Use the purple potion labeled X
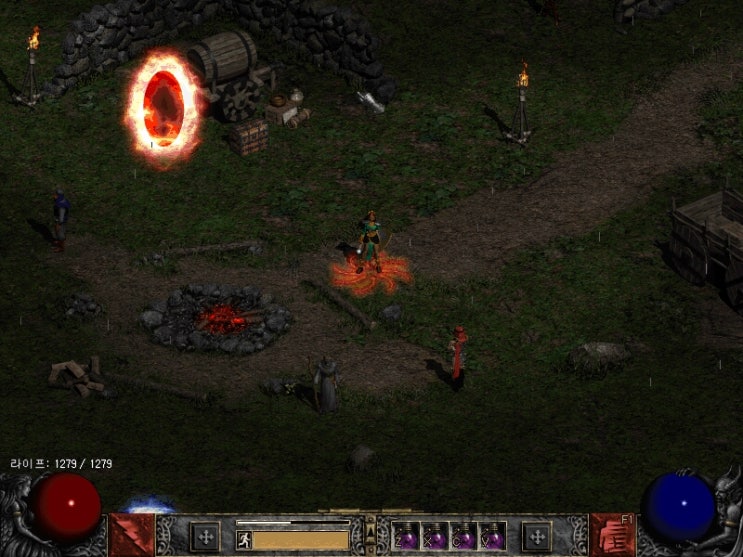Image resolution: width=743 pixels, height=557 pixels. click(435, 537)
